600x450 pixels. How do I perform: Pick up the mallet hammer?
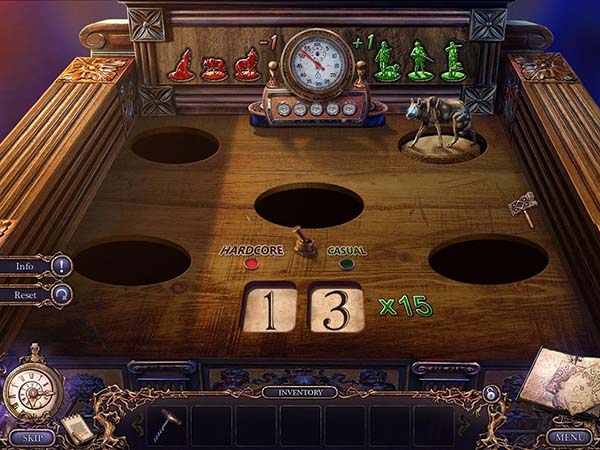[x=521, y=208]
